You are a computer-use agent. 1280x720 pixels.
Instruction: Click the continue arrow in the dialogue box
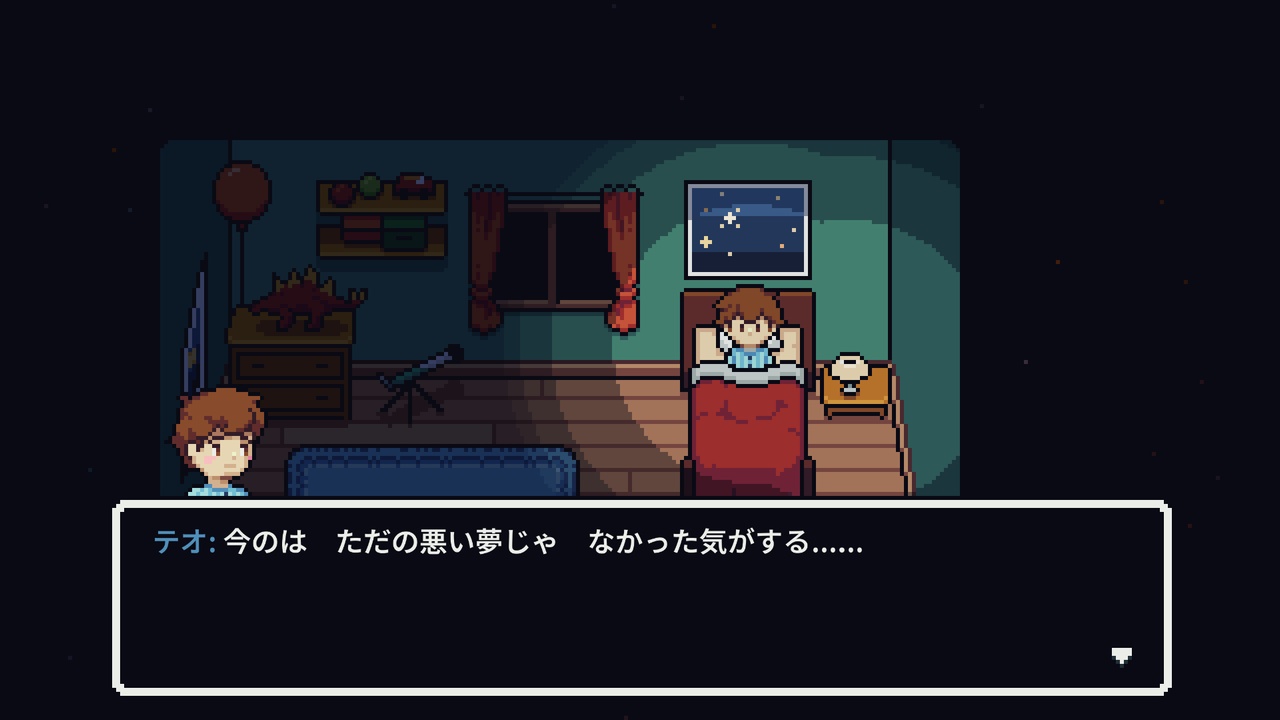1123,655
